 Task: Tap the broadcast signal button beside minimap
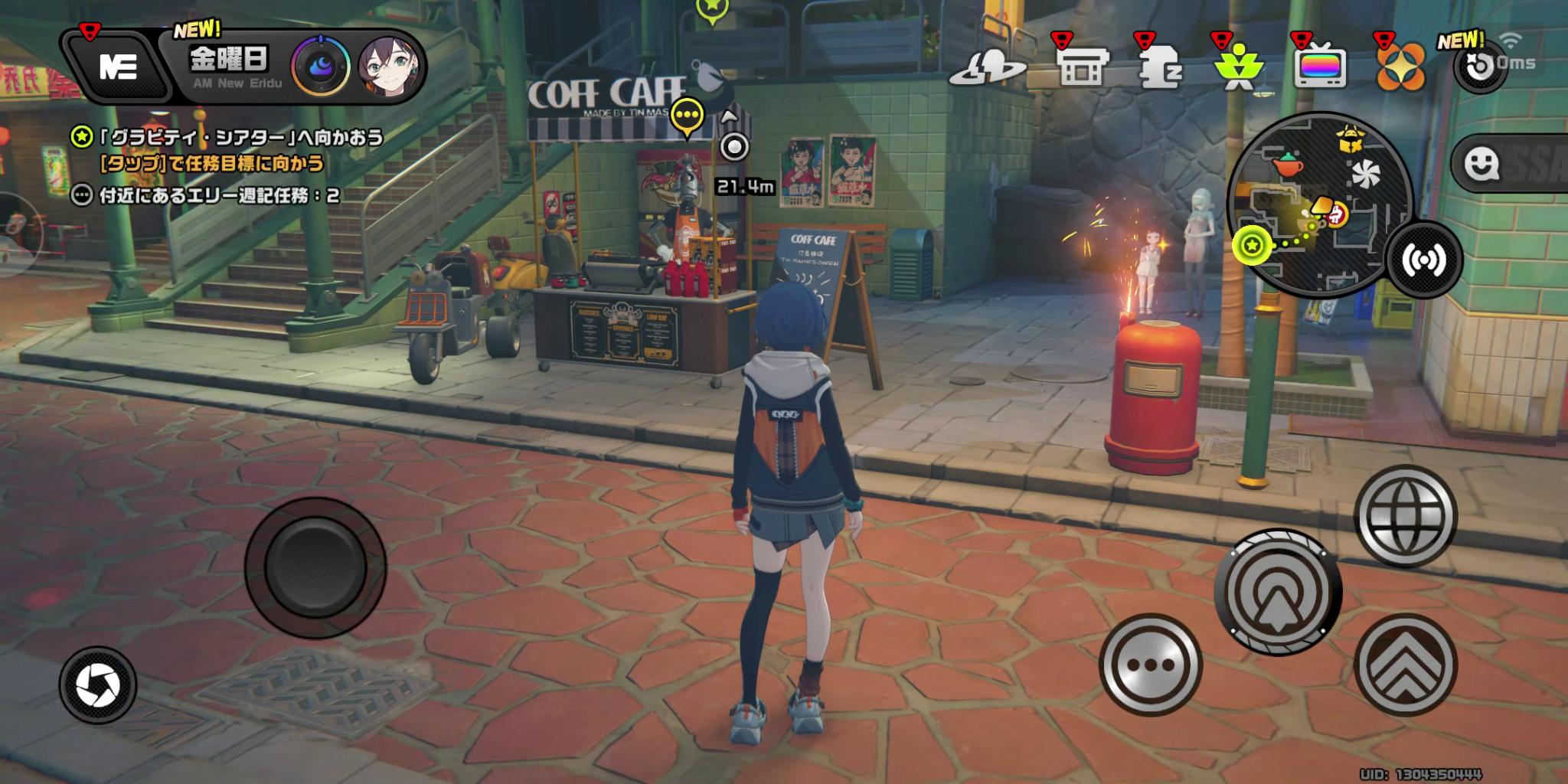(x=1424, y=259)
